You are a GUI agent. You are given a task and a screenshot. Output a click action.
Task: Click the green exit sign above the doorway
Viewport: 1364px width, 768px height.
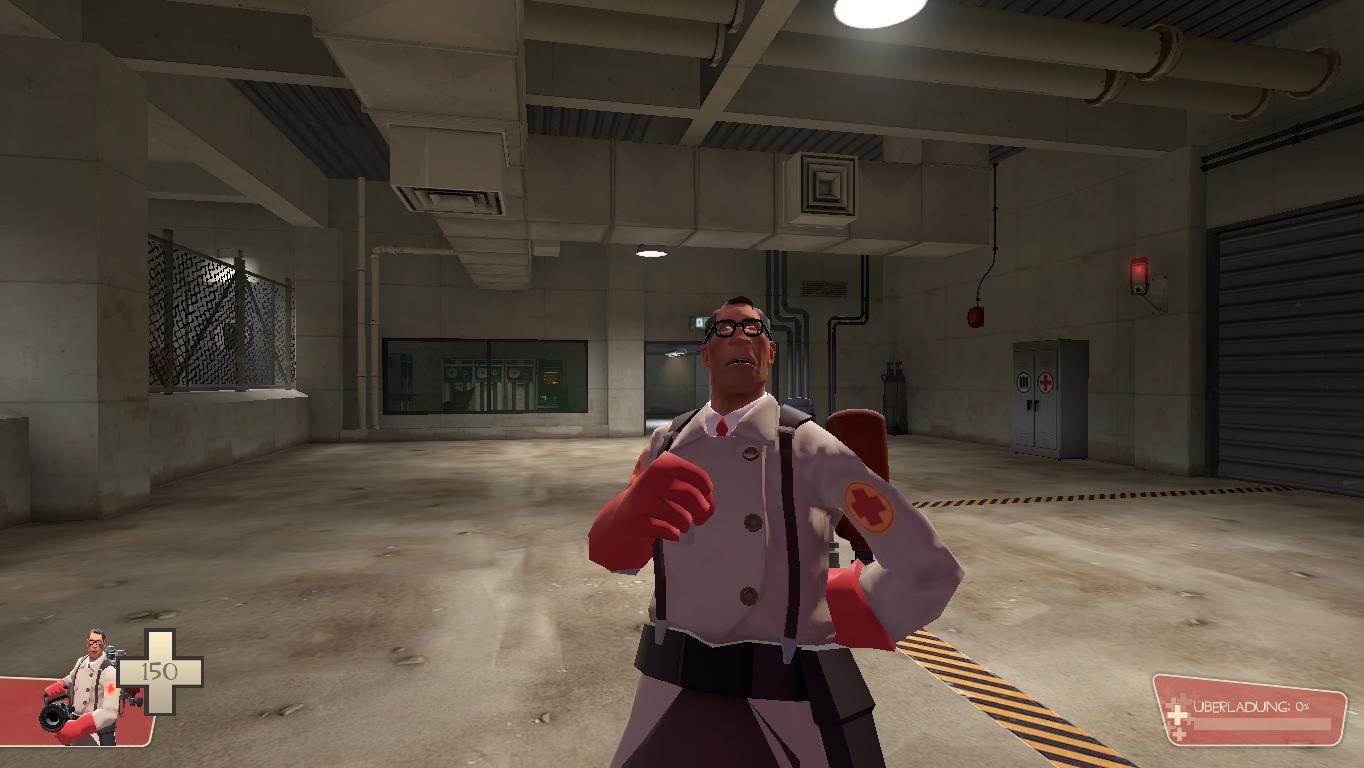[700, 321]
